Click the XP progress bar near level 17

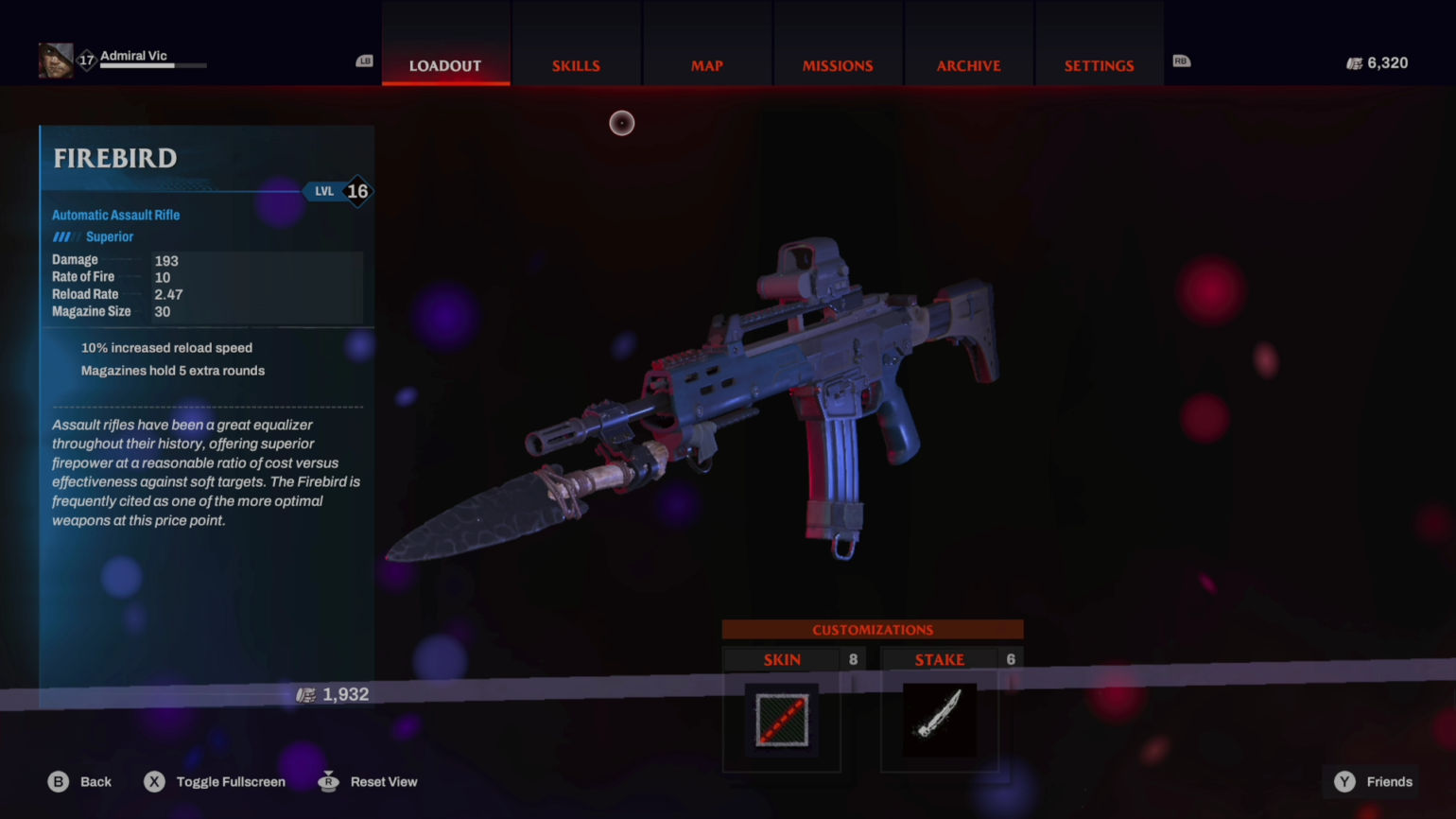[151, 67]
